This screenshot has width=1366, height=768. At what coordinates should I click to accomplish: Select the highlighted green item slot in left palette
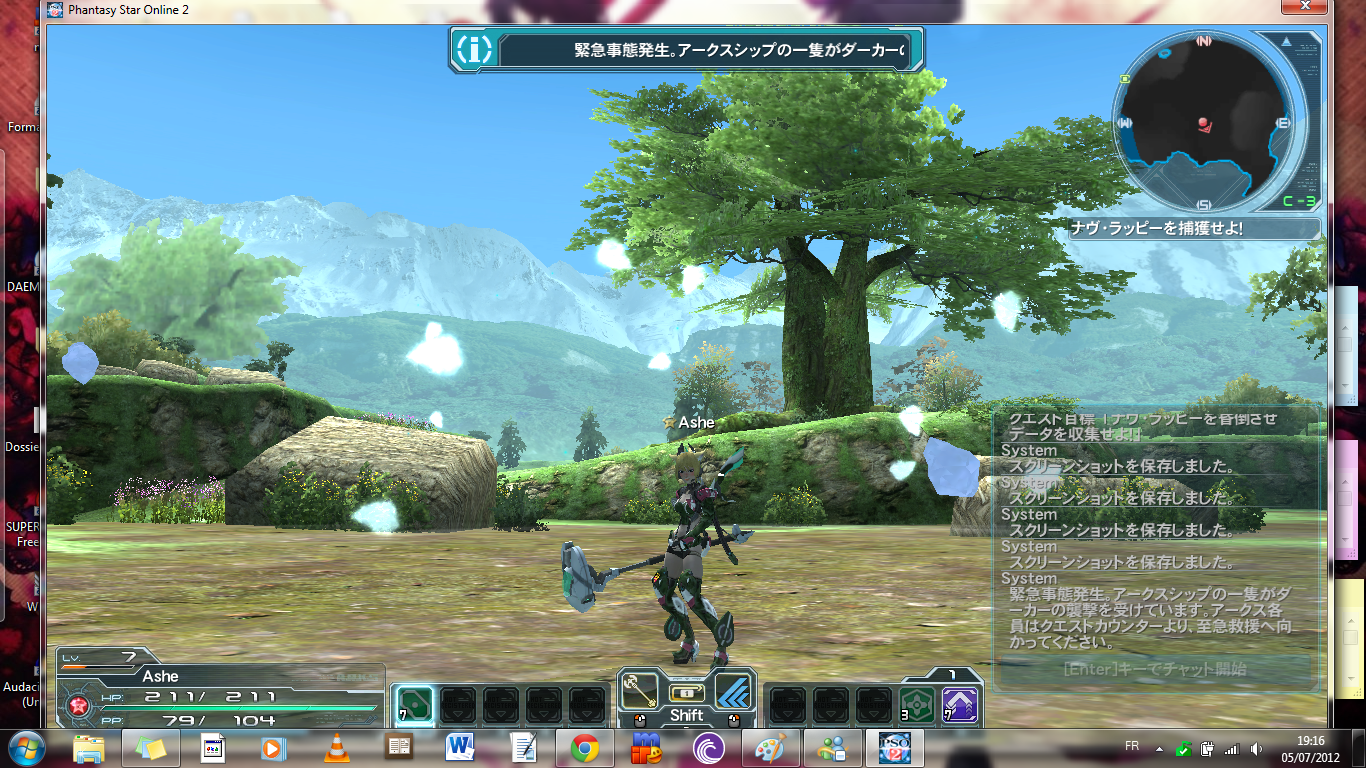tap(414, 705)
